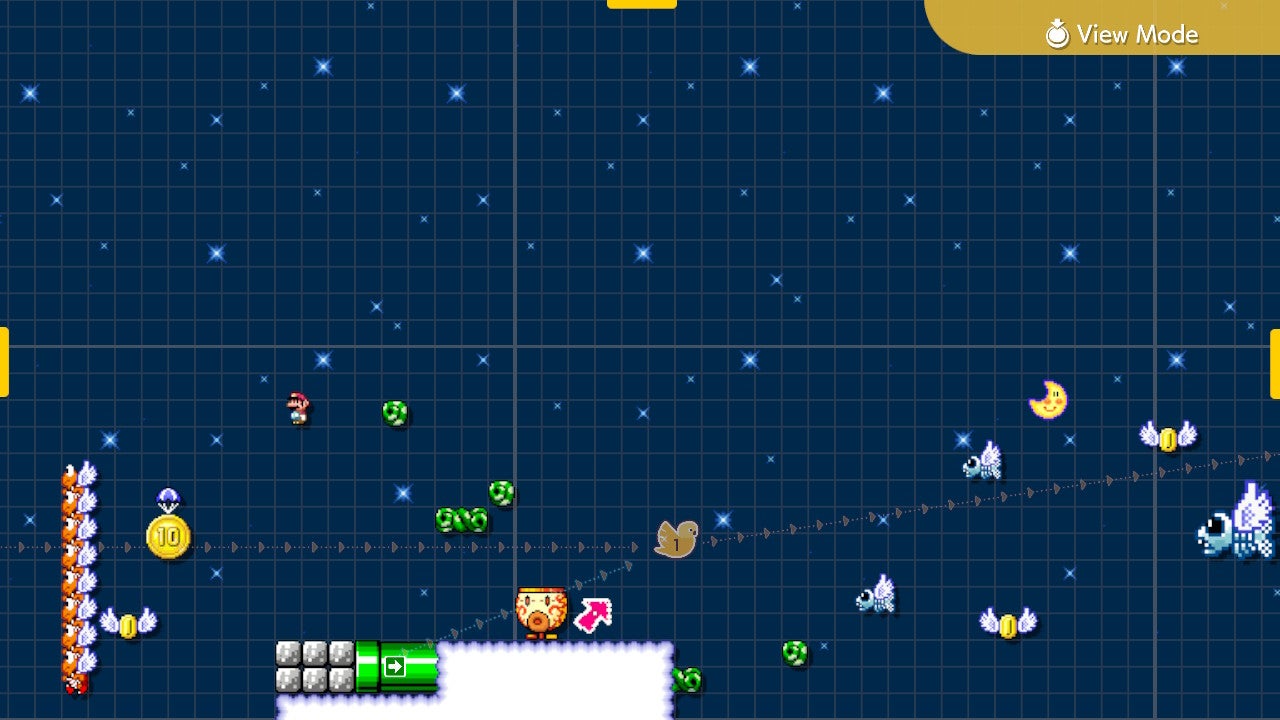Select the winged coin at bottom left
Screen dimensions: 1280x720
coord(128,624)
